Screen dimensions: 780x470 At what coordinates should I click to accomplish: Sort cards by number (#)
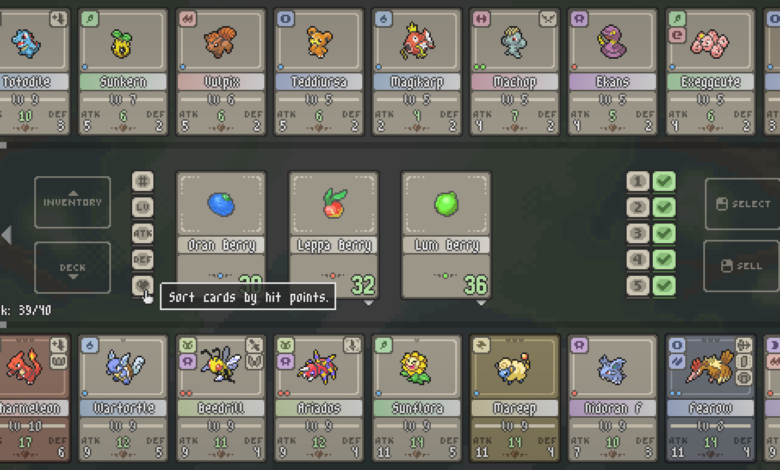tap(143, 181)
